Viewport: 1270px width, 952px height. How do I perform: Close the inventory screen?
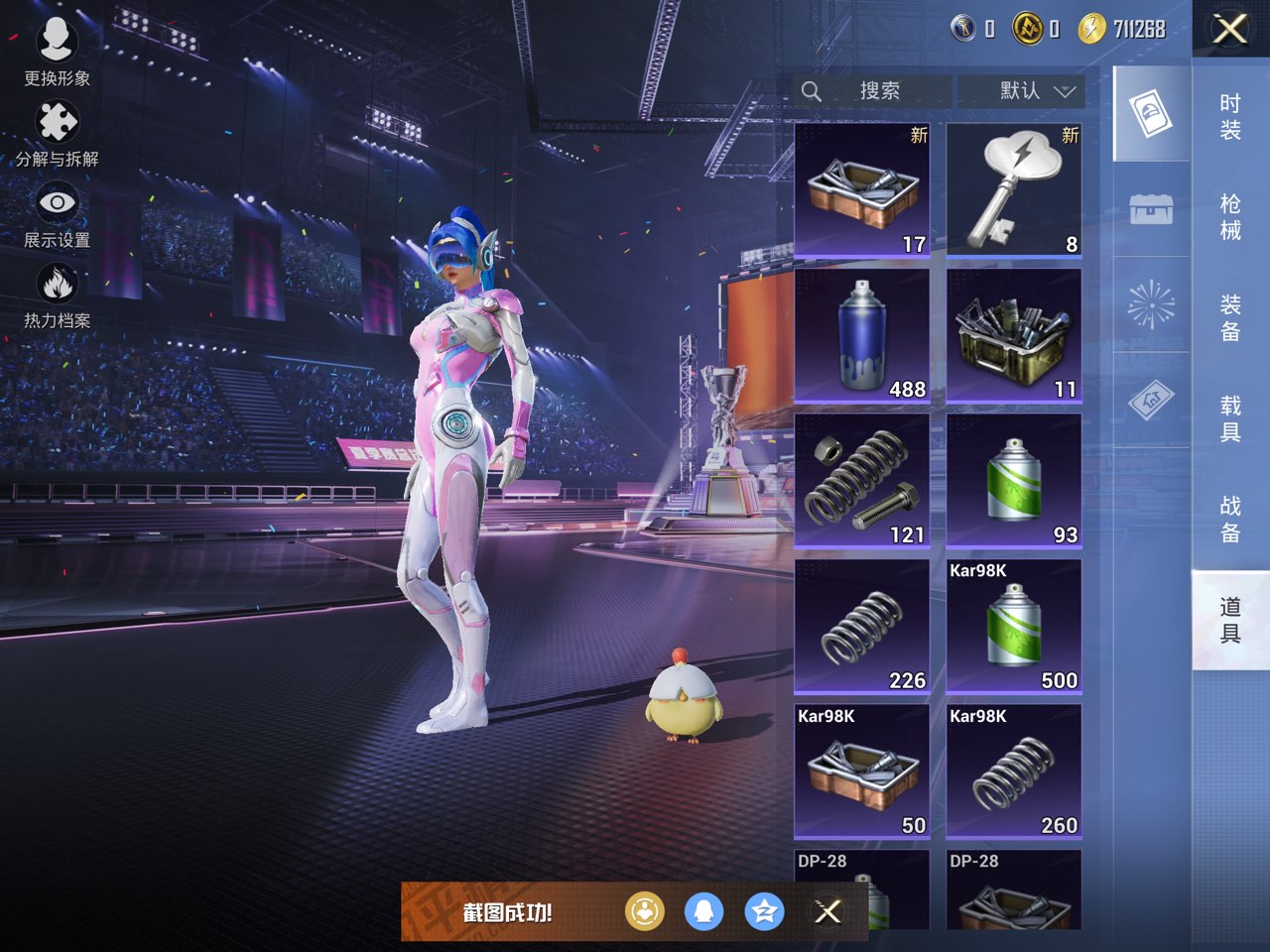1229,30
